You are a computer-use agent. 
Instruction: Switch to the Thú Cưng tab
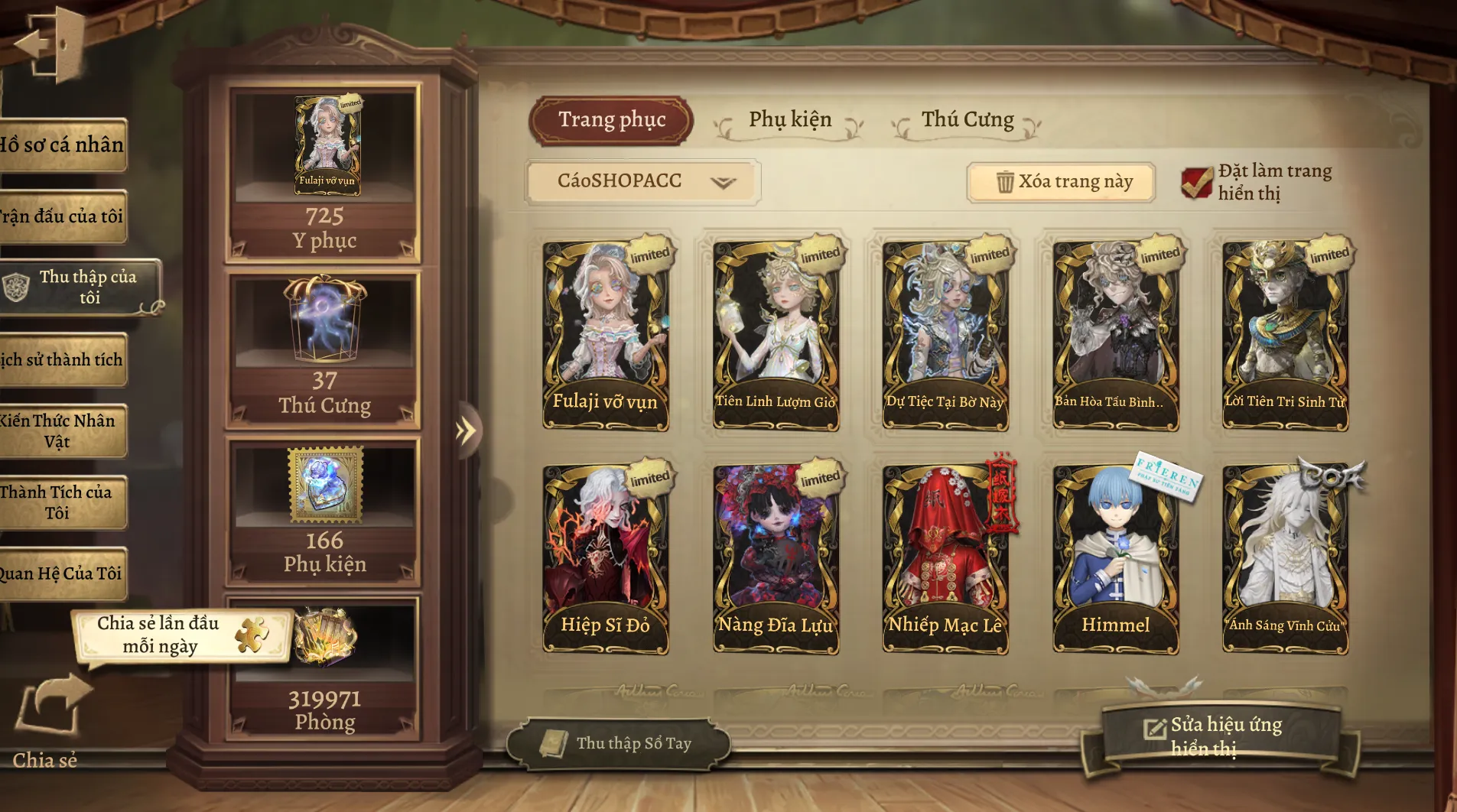click(968, 120)
